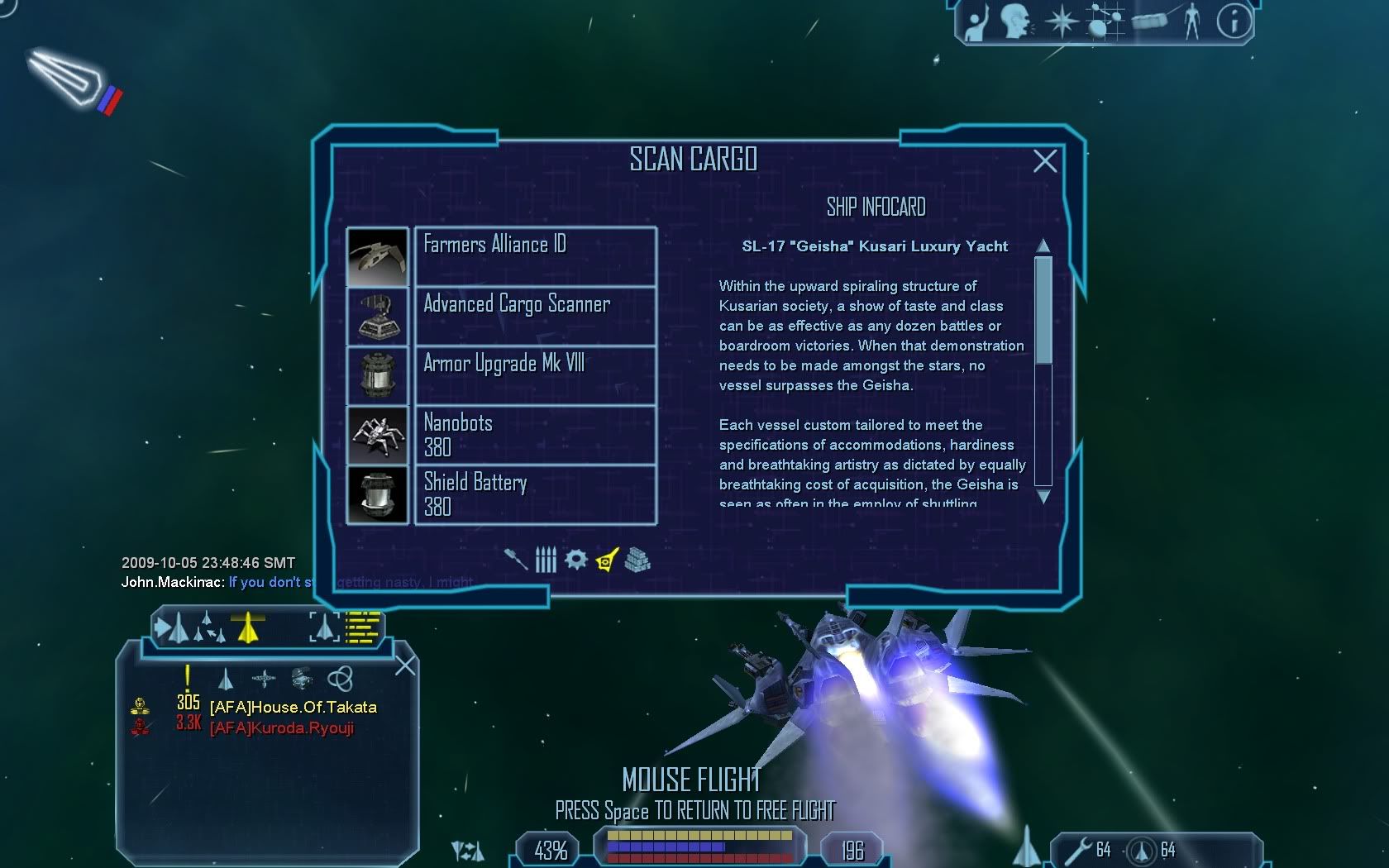Activate the formation maneuver icon
This screenshot has height=868, width=1389.
(208, 627)
